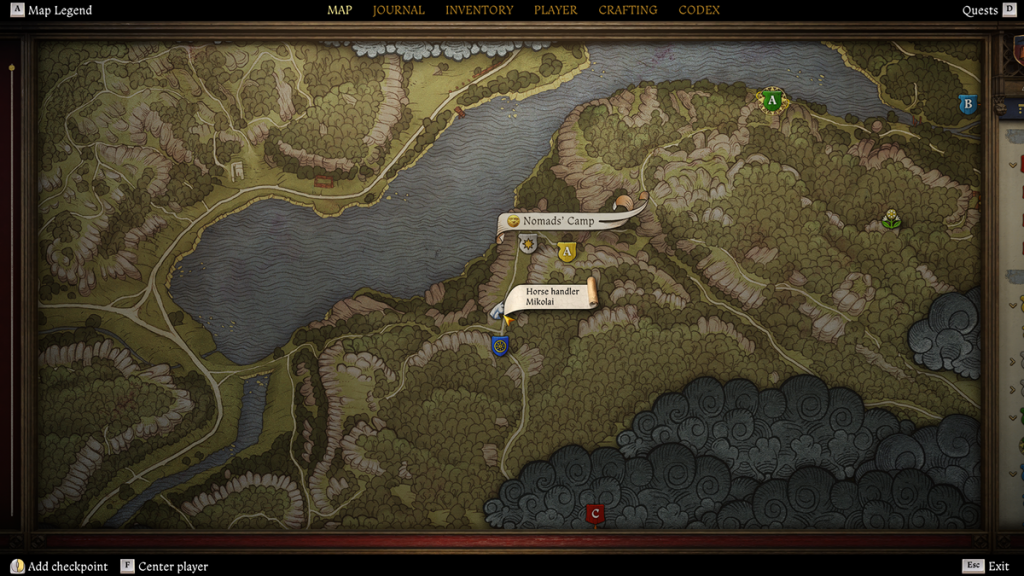The height and width of the screenshot is (576, 1024).
Task: Exit the map screen
Action: tap(988, 566)
